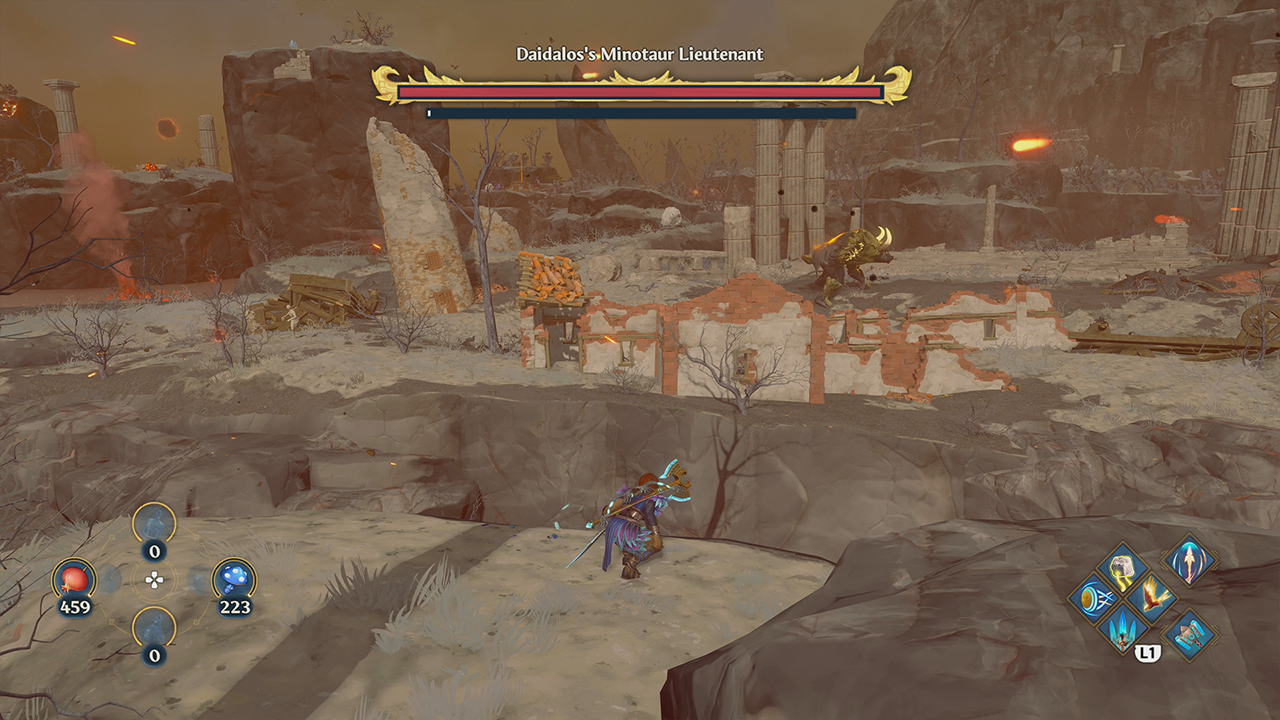
Task: Select the Hephaistos's Hammer ability icon
Action: point(1188,634)
